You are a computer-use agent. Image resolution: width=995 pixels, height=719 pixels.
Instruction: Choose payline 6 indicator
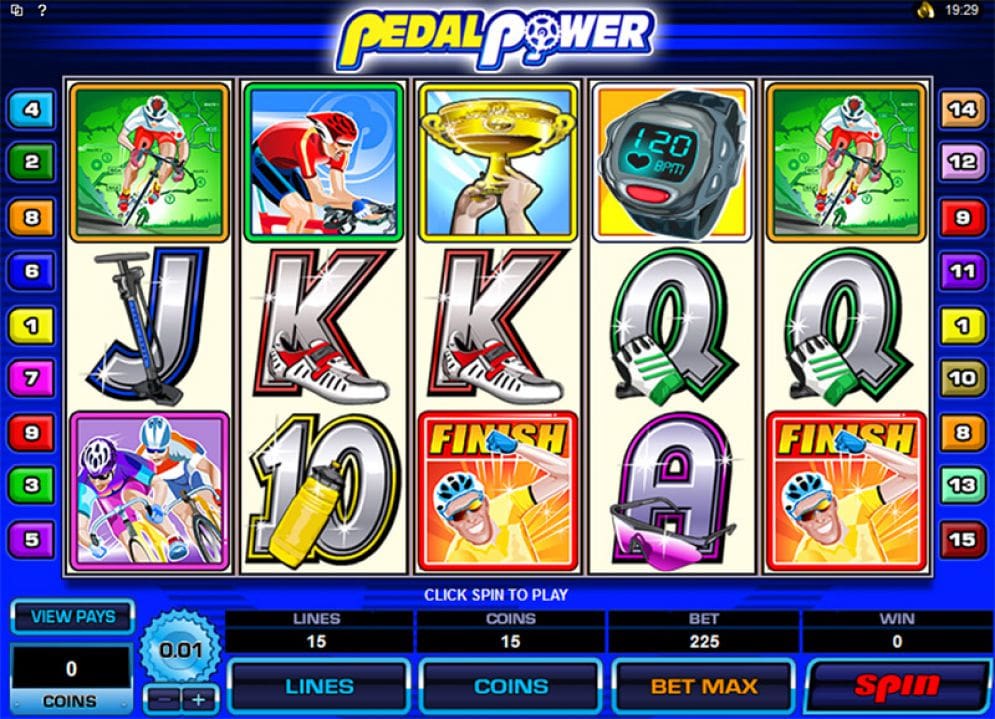pos(32,271)
